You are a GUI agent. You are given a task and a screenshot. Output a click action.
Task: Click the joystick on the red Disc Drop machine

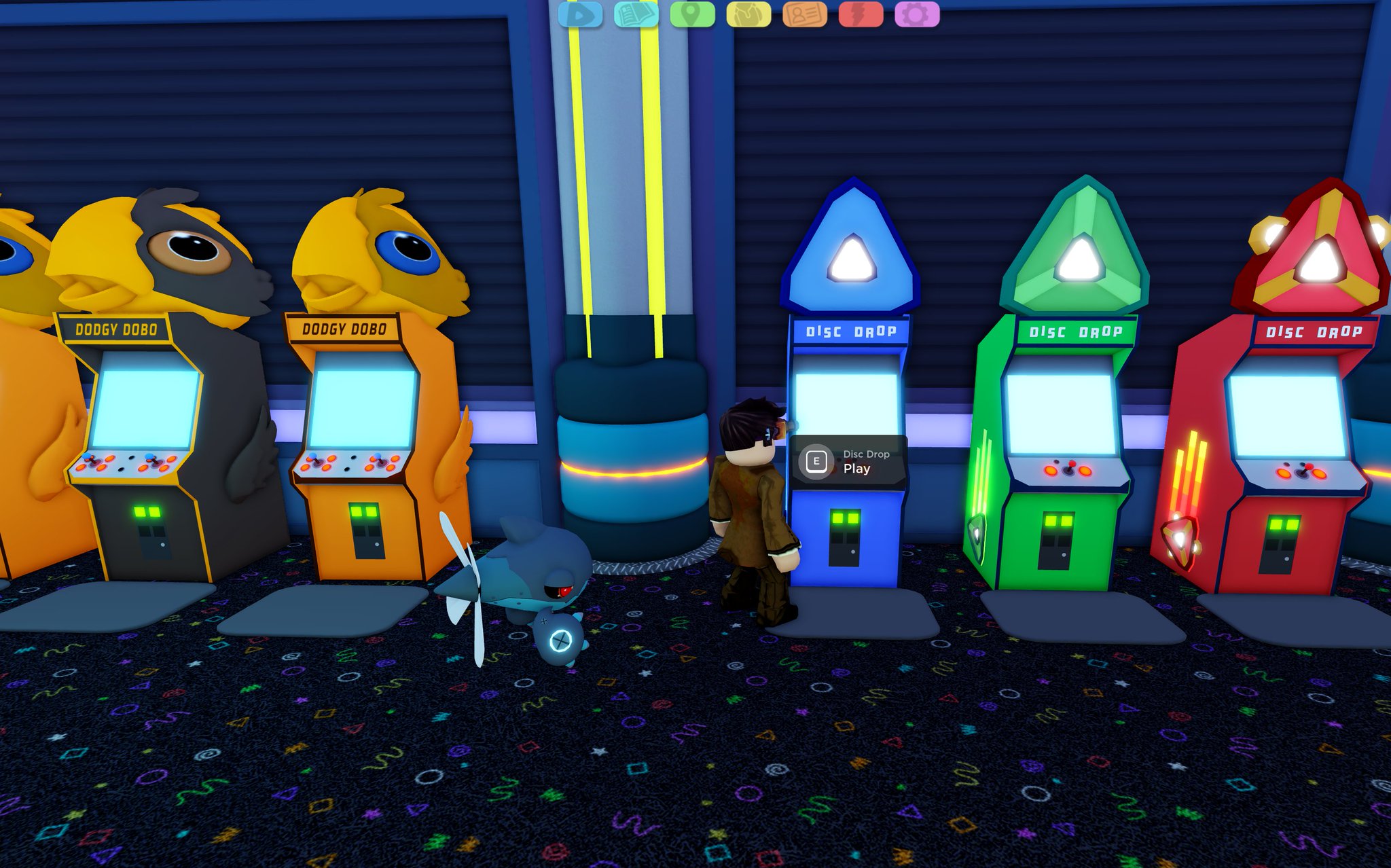coord(1306,469)
